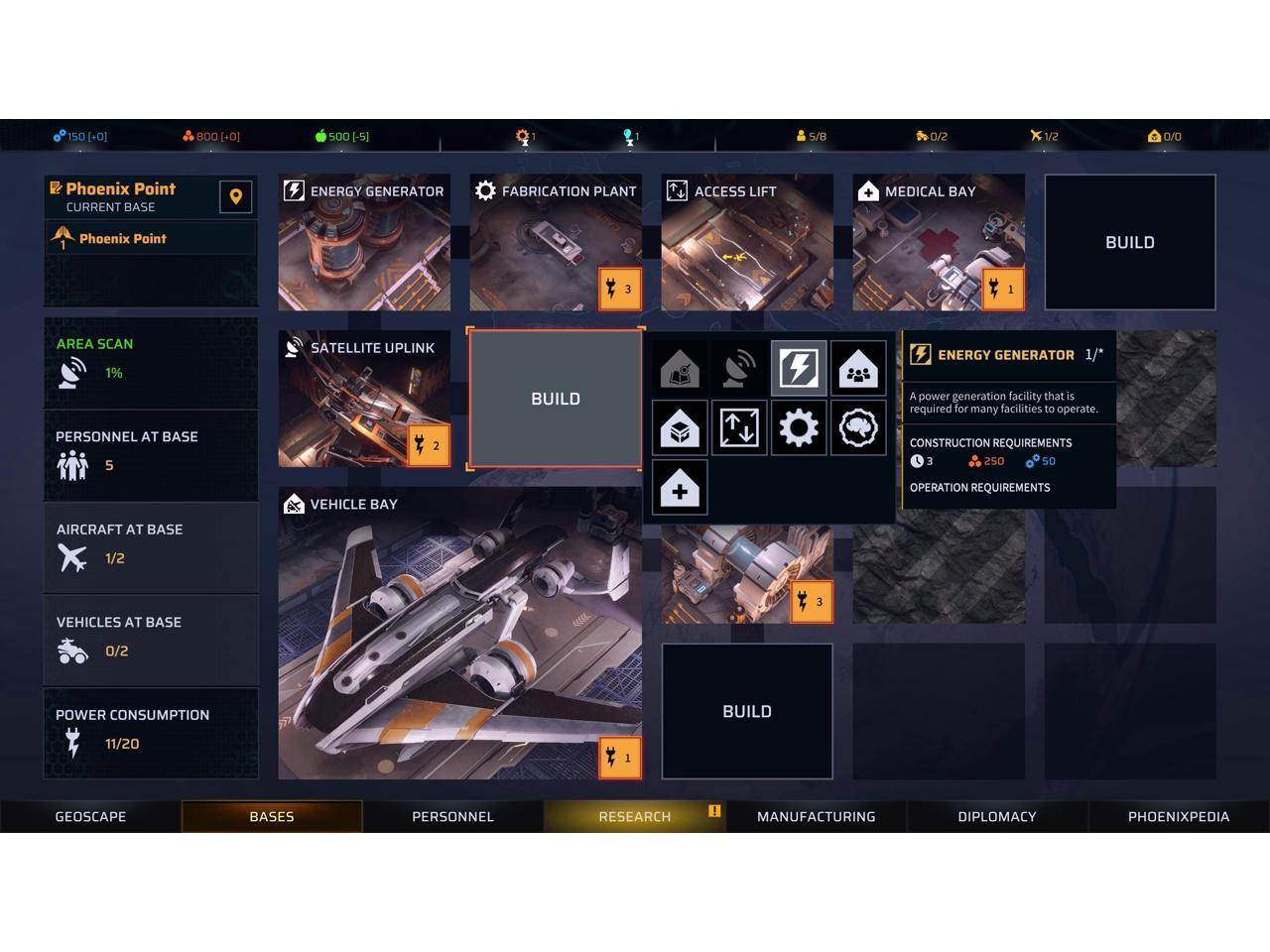Screen dimensions: 1270x952
Task: Show the Phoenixpedia
Action: [1178, 816]
